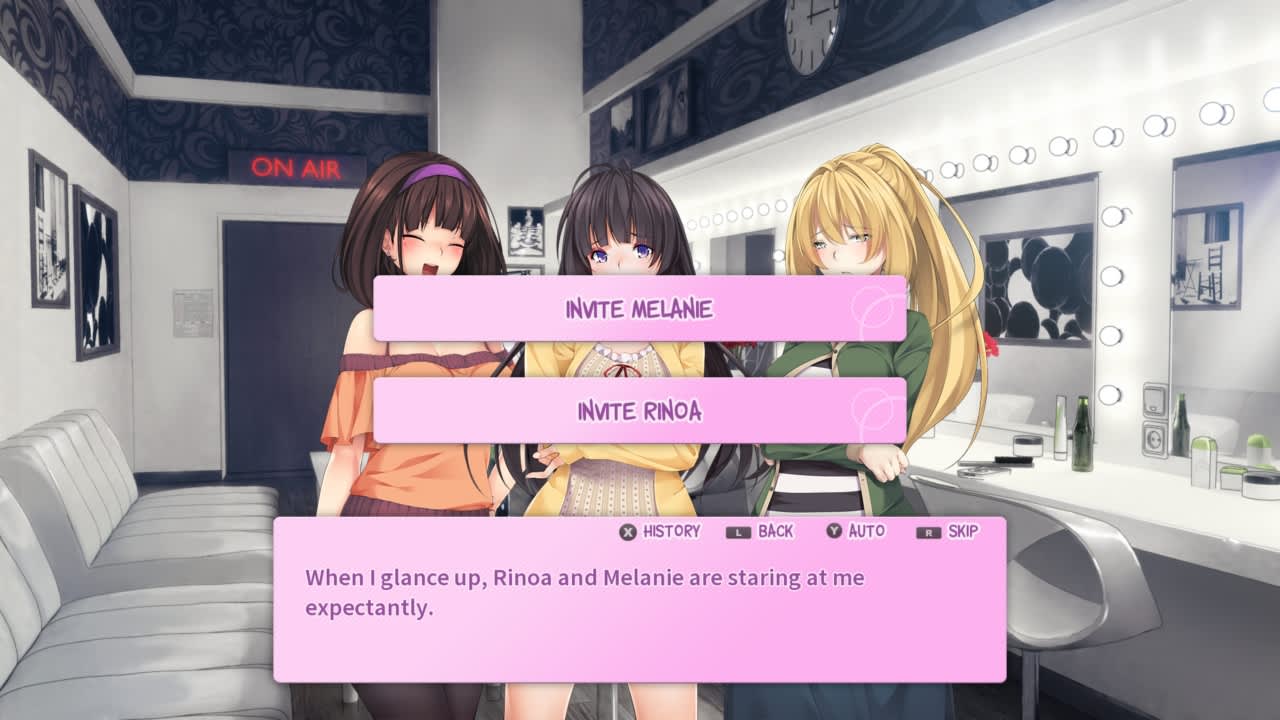Click the AUTO label in the quick menu

click(861, 533)
